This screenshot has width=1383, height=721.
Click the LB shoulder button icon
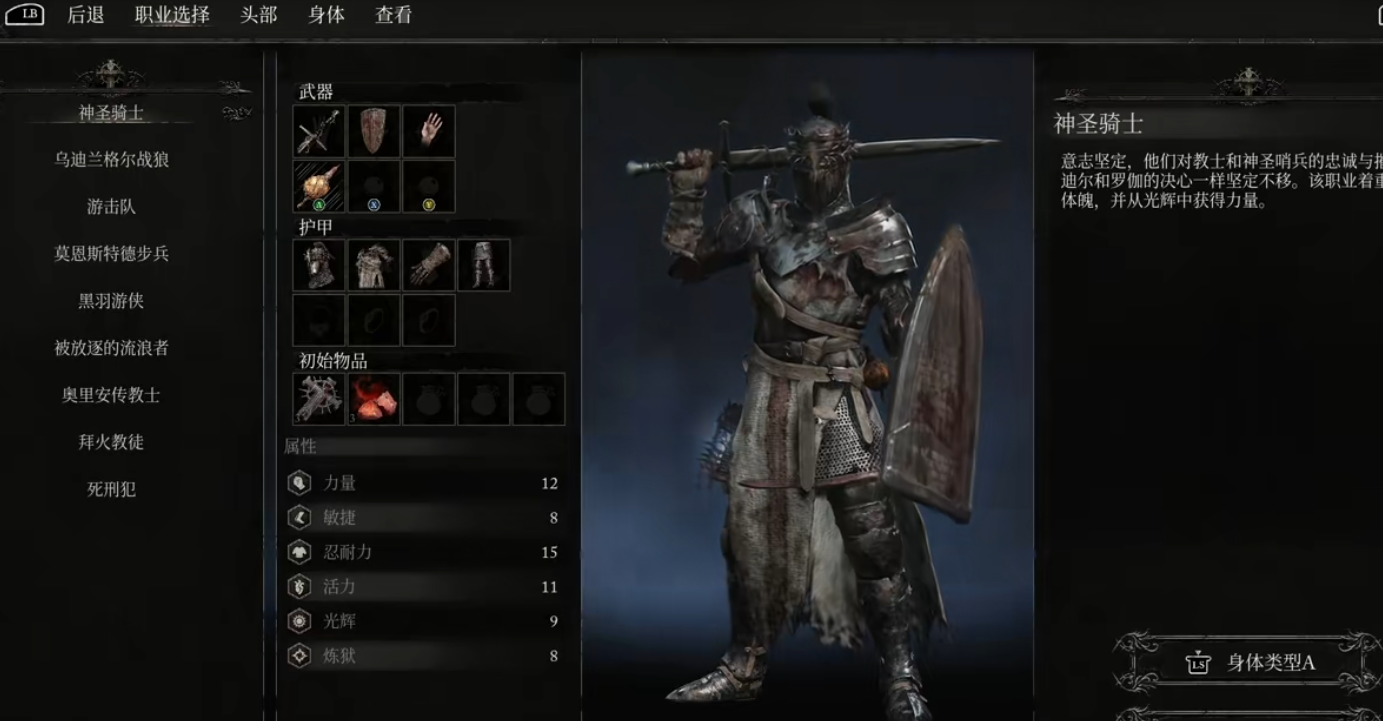(27, 15)
